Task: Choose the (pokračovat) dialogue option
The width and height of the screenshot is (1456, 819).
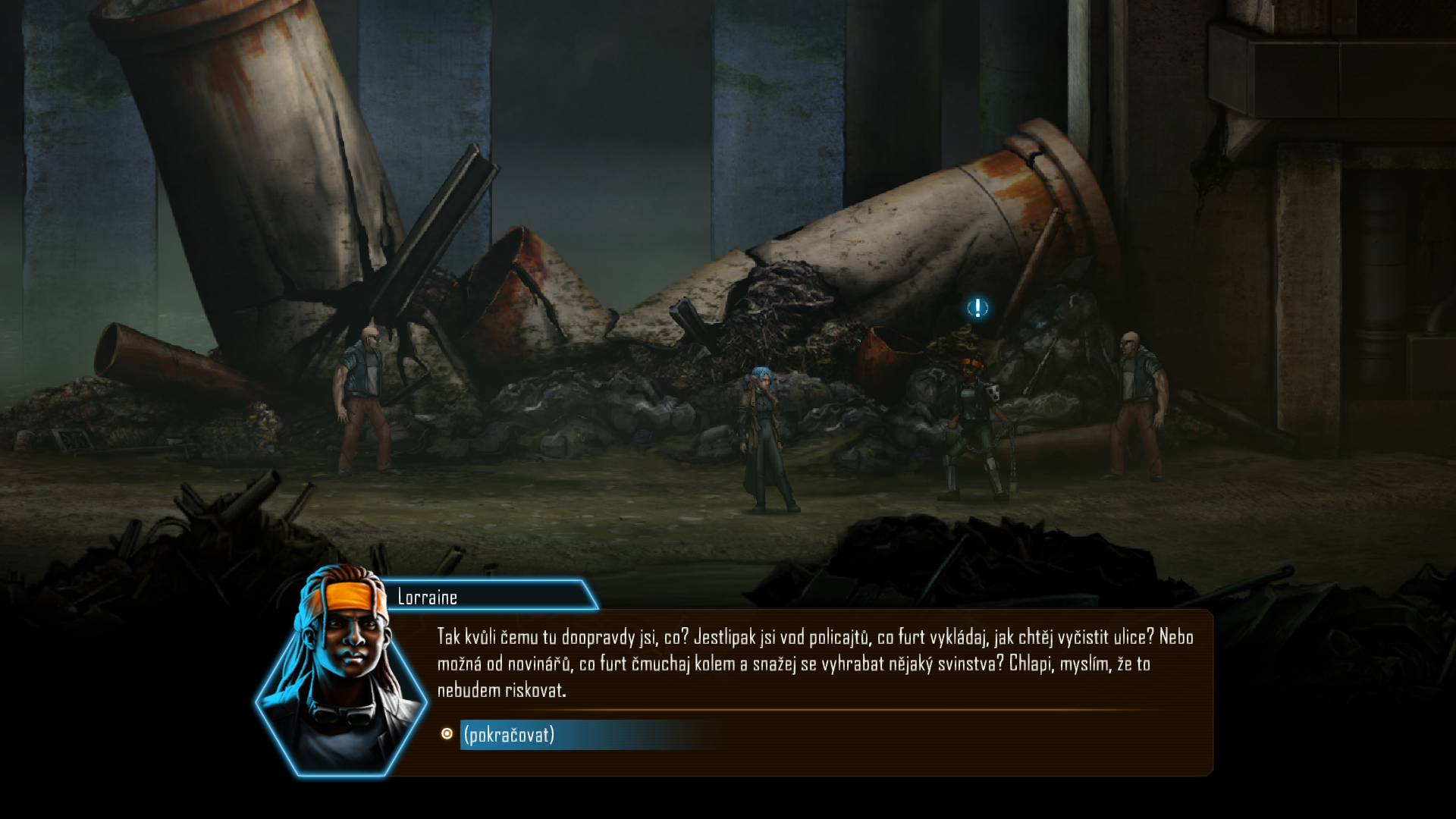Action: click(x=510, y=735)
